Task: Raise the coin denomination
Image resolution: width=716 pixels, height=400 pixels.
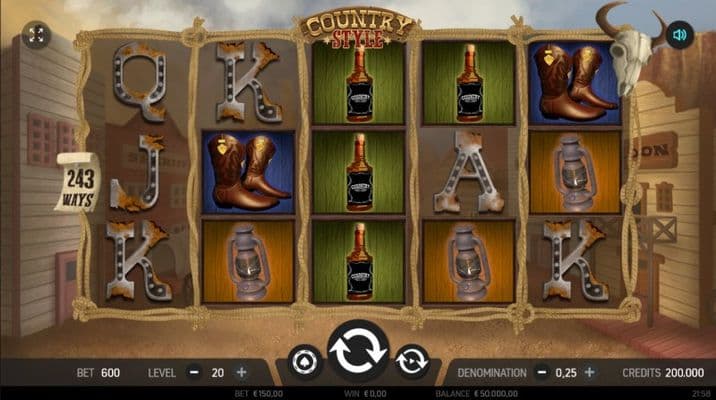Action: [589, 373]
